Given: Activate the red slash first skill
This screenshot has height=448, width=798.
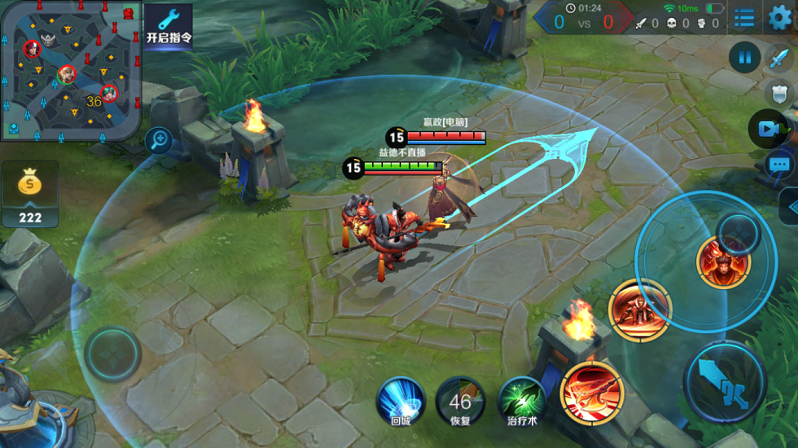Looking at the screenshot, I should [x=592, y=393].
